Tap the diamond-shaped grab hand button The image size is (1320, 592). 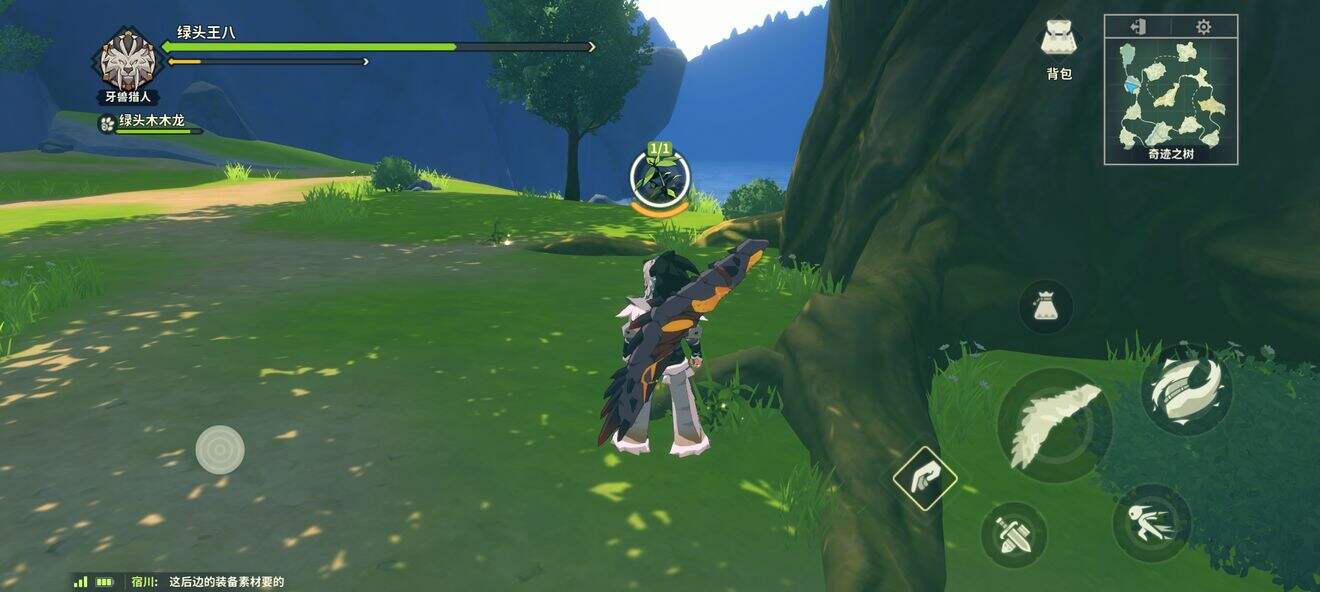coord(925,478)
